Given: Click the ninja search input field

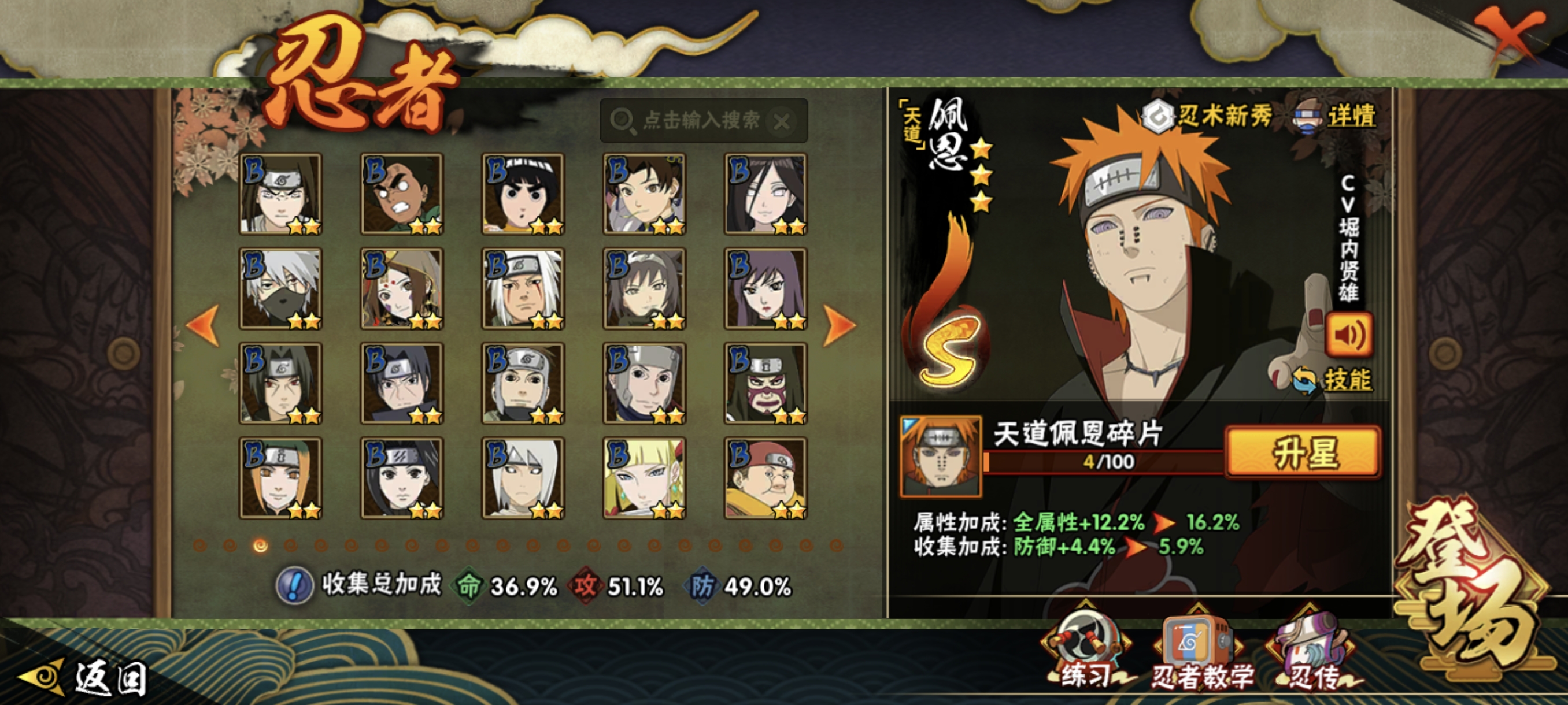Looking at the screenshot, I should click(700, 120).
